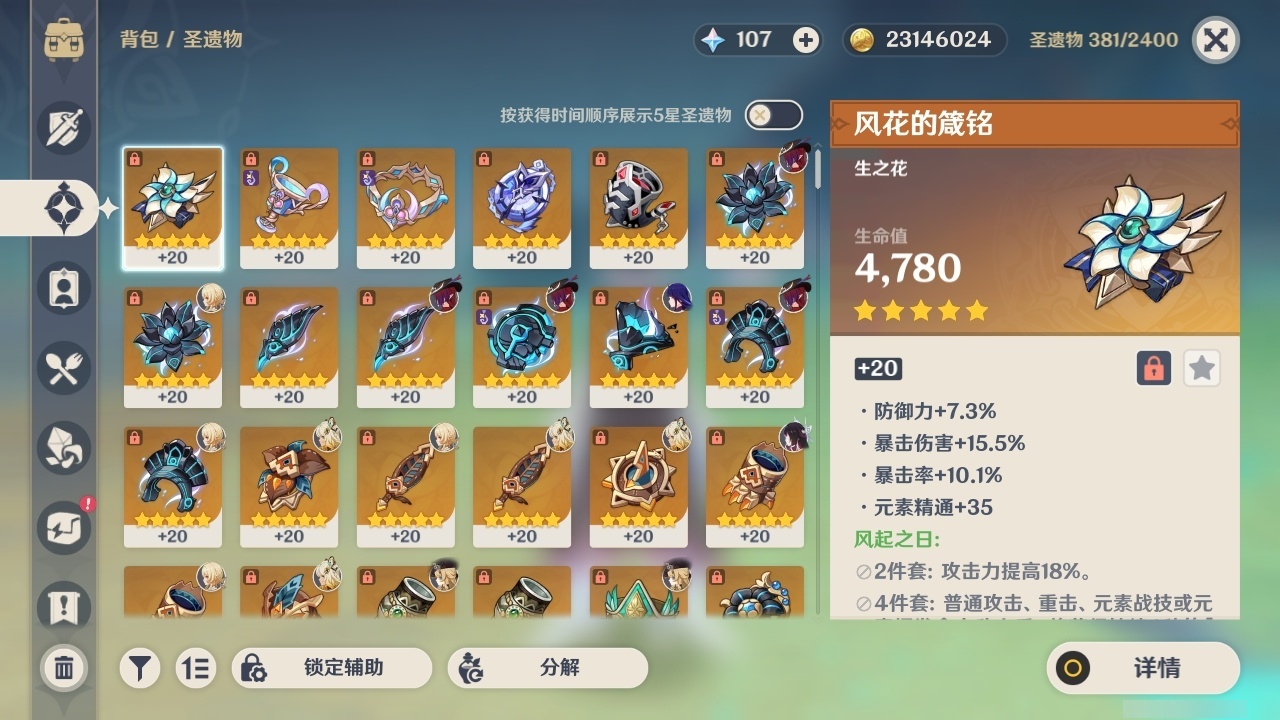Open the artifact filter funnel icon

click(140, 669)
